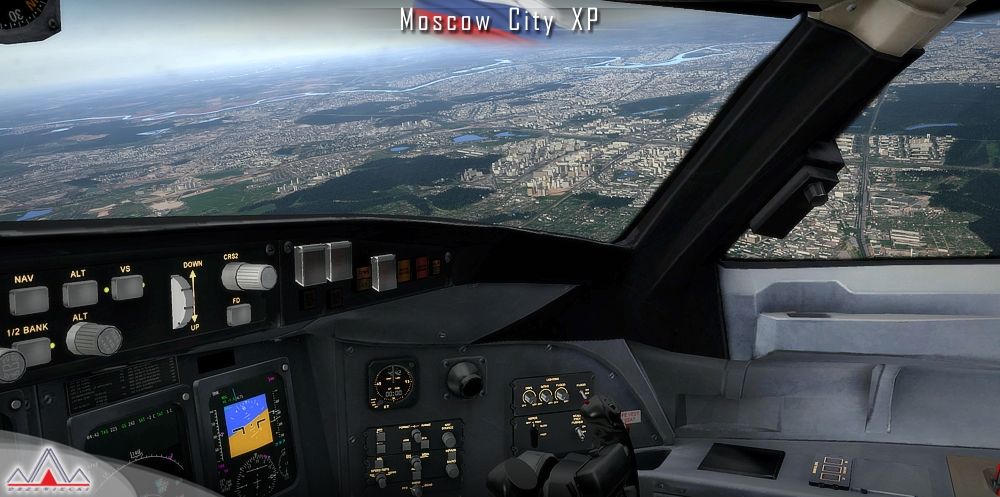Click the DOWN/UP pitch wheel
Viewport: 1000px width, 497px height.
point(182,300)
